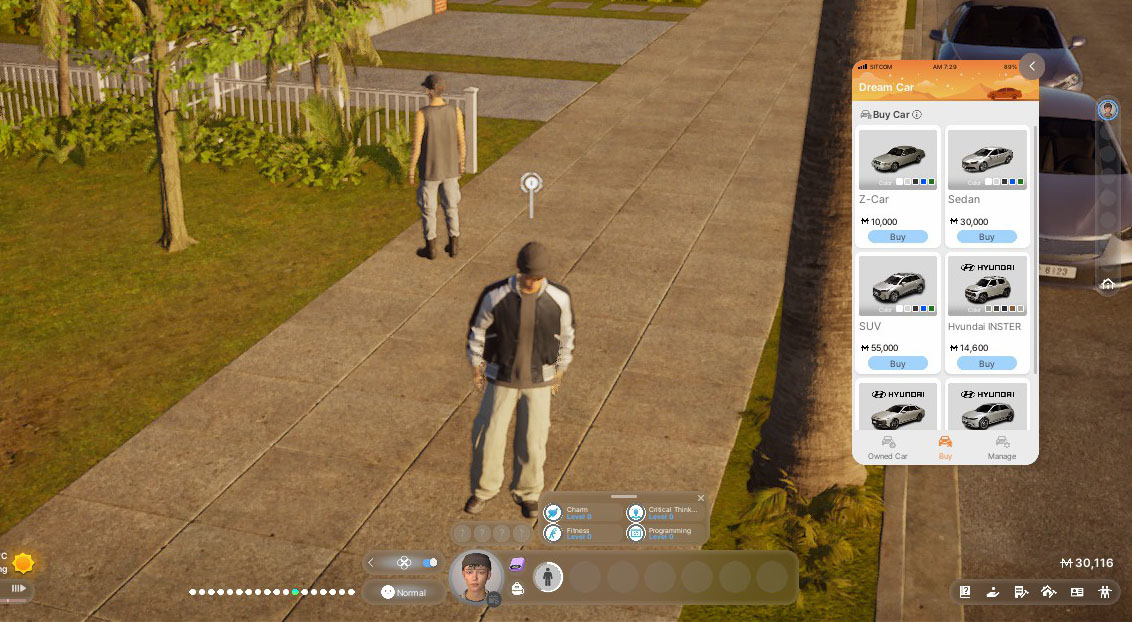1132x622 pixels.
Task: Open the Programming skill entry
Action: [x=661, y=534]
